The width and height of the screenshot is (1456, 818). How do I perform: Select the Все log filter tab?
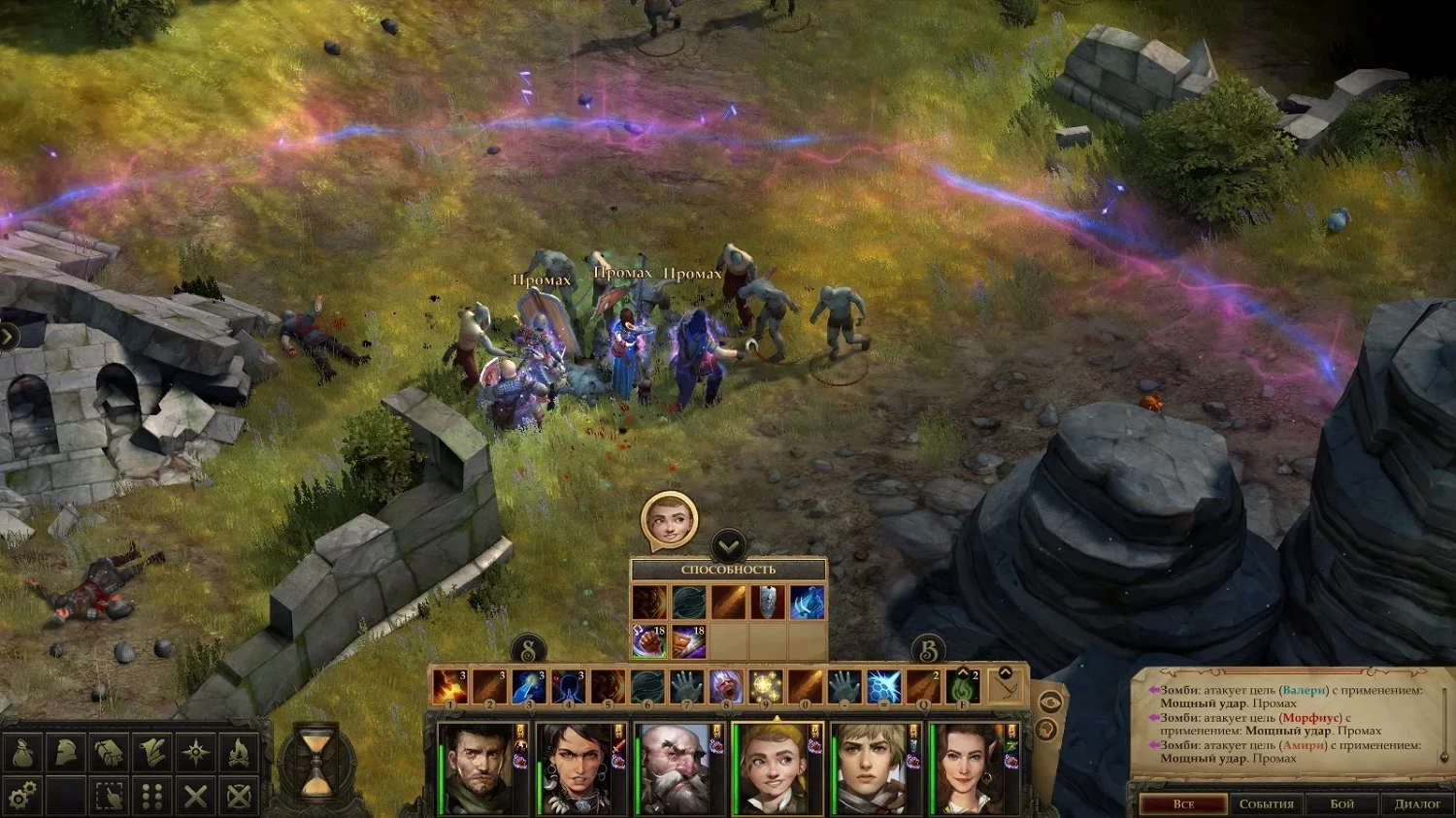tap(1183, 804)
